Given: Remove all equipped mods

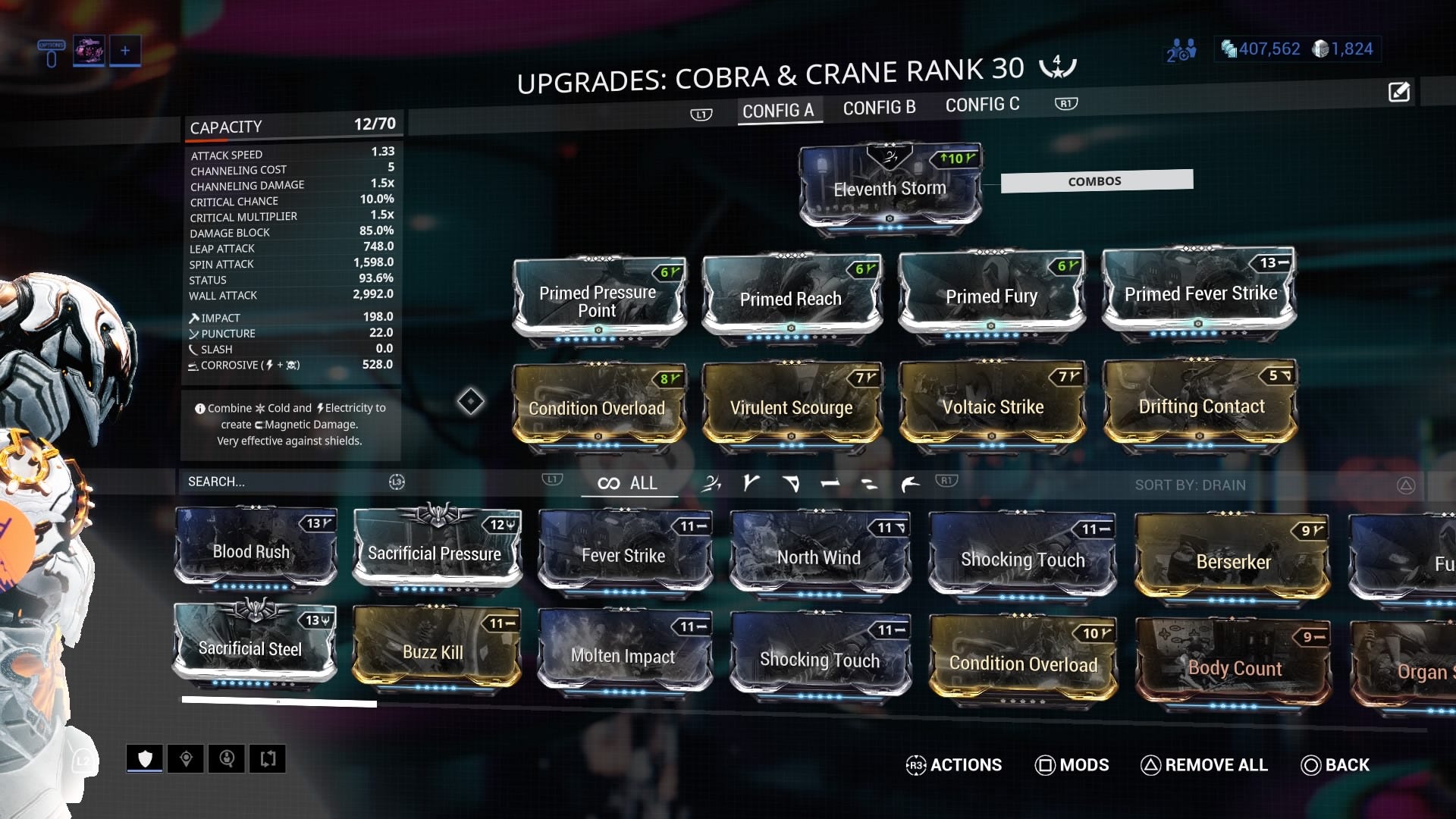Looking at the screenshot, I should (1204, 764).
